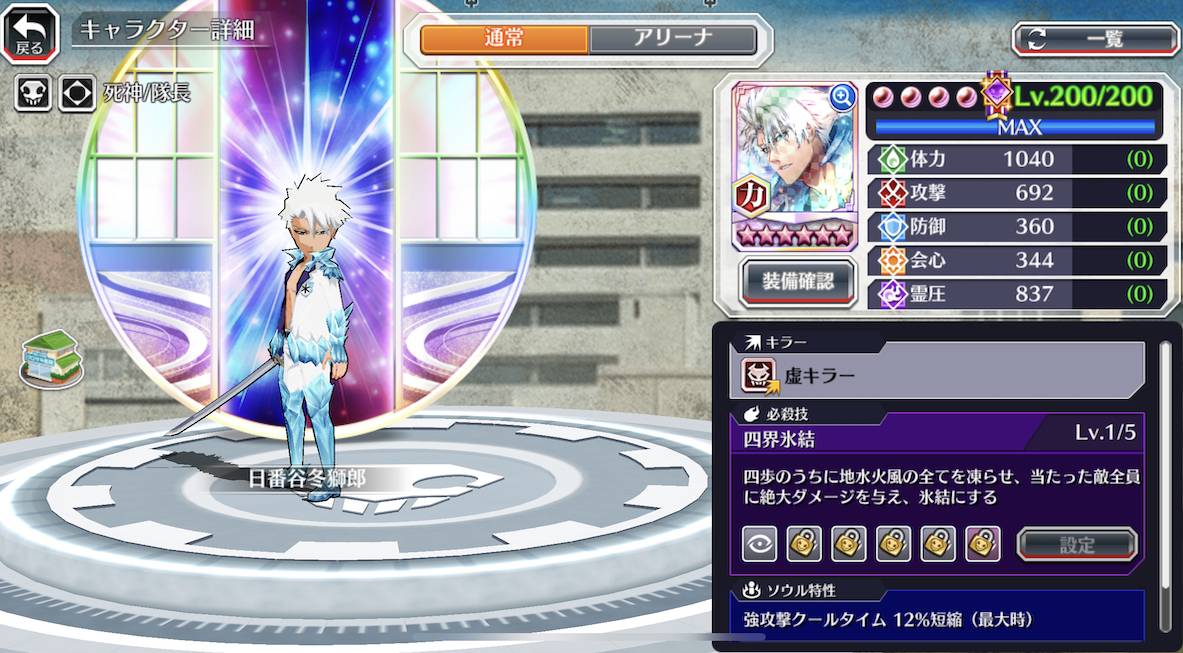This screenshot has width=1183, height=653.
Task: Zoom the character portrait with the magnifier
Action: coord(842,96)
